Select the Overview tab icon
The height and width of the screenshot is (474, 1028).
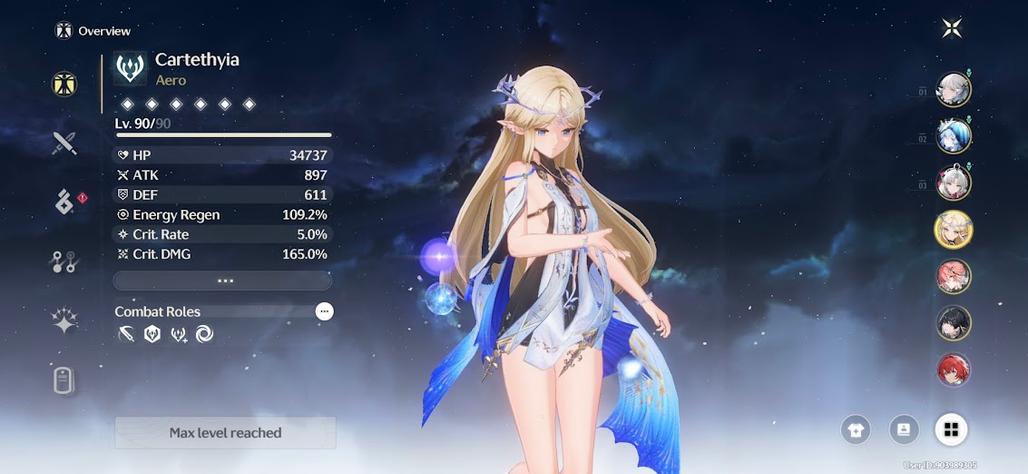65,84
